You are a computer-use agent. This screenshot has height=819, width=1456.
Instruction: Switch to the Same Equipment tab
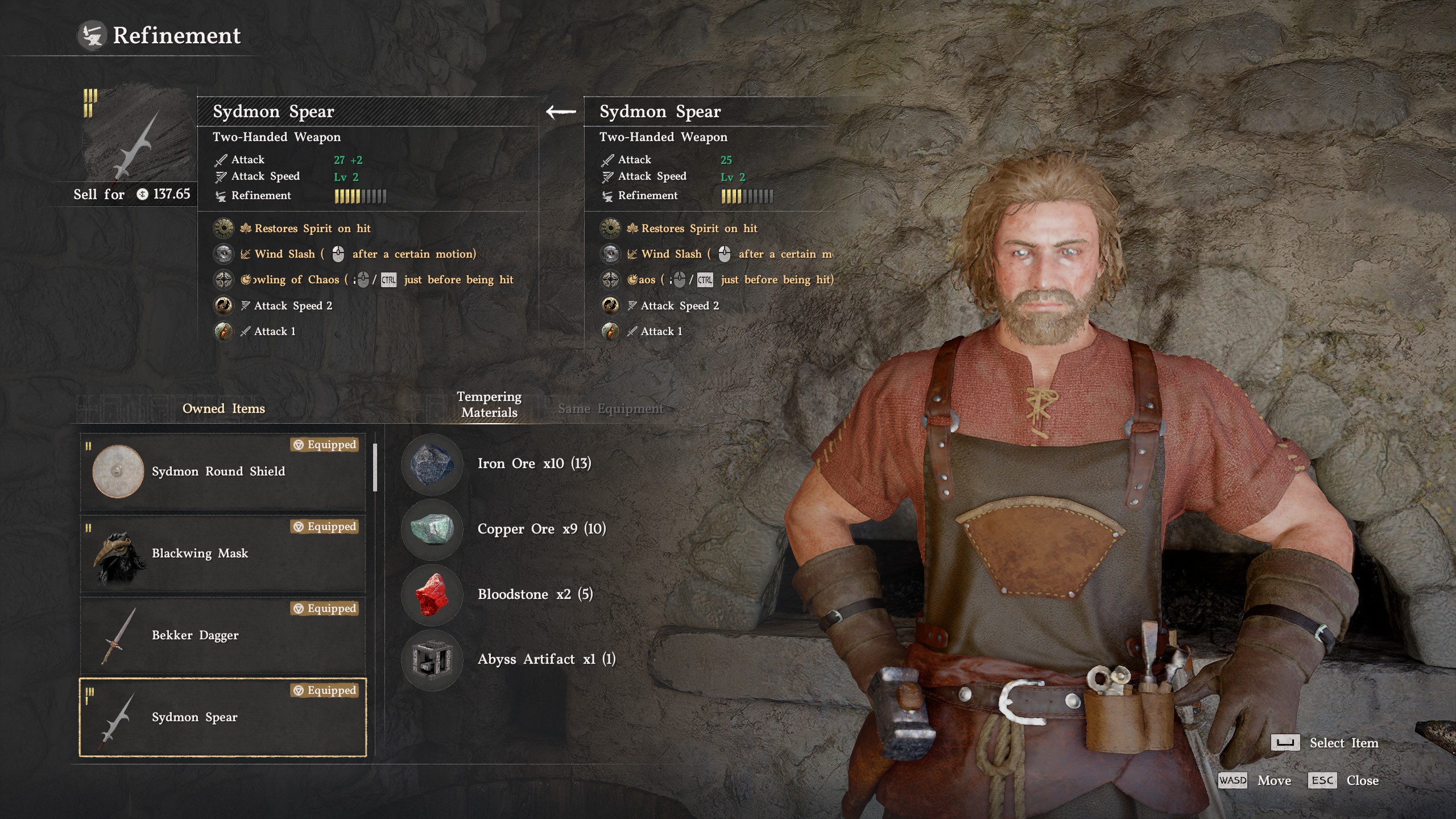pos(610,408)
